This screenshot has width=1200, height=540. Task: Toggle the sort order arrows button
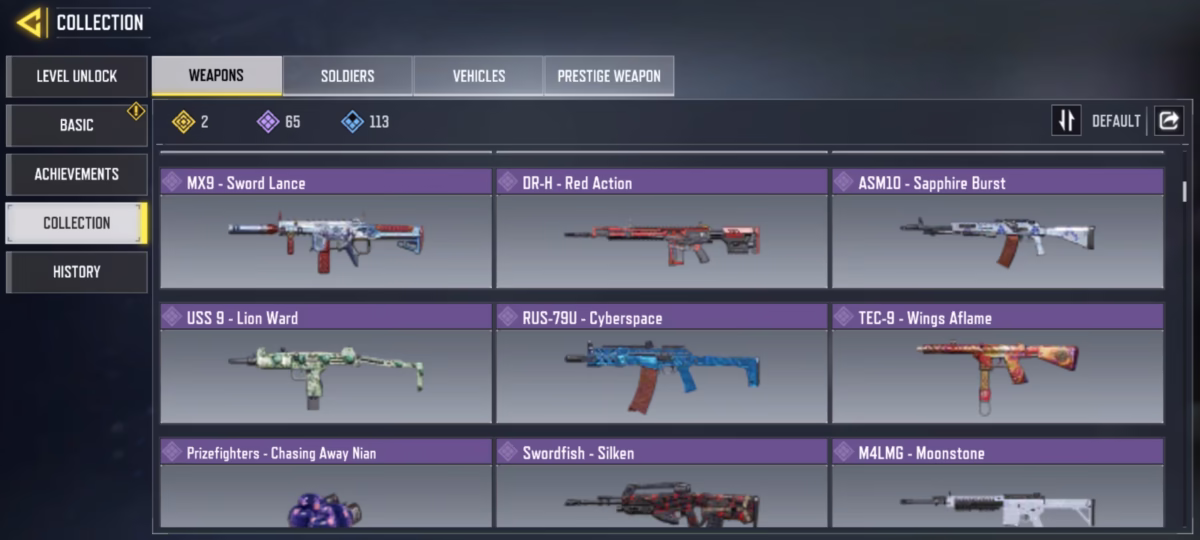point(1066,121)
